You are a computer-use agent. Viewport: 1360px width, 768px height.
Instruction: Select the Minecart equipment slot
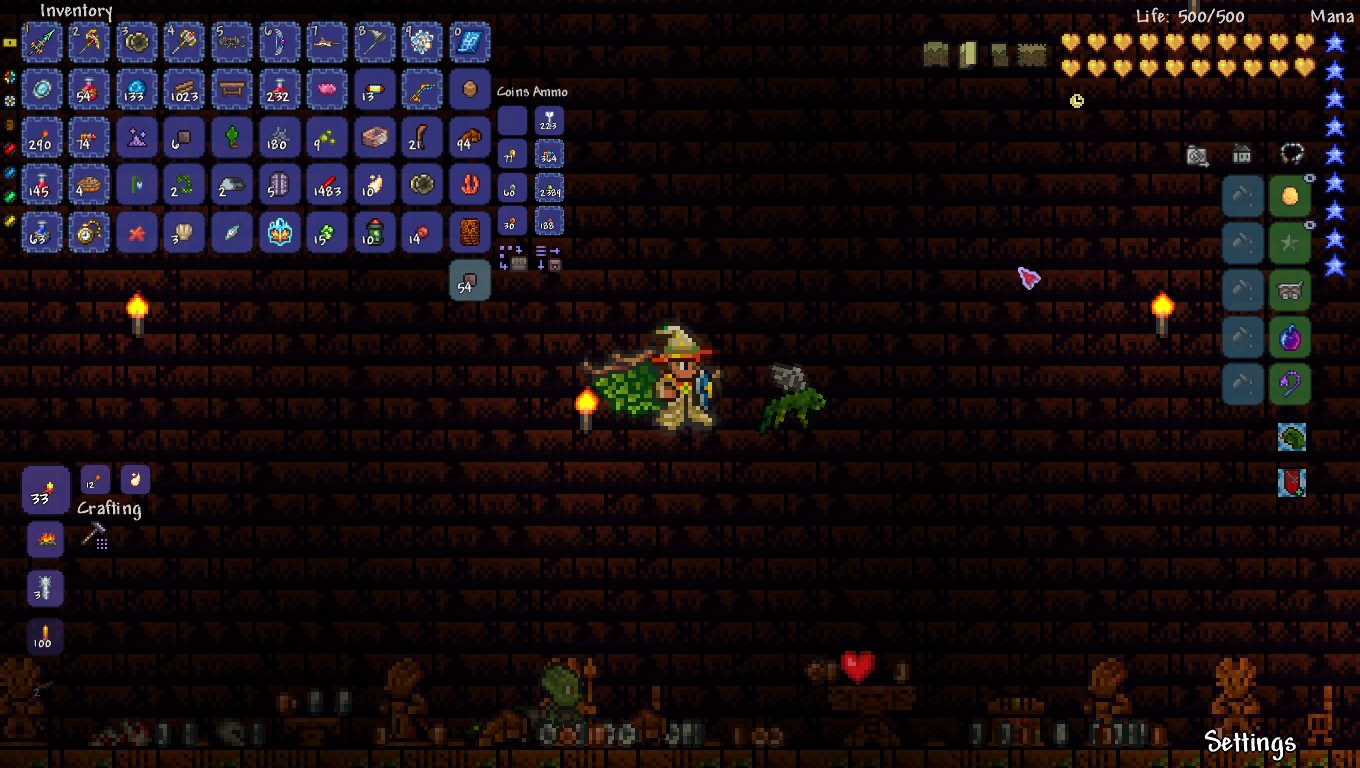click(1291, 290)
